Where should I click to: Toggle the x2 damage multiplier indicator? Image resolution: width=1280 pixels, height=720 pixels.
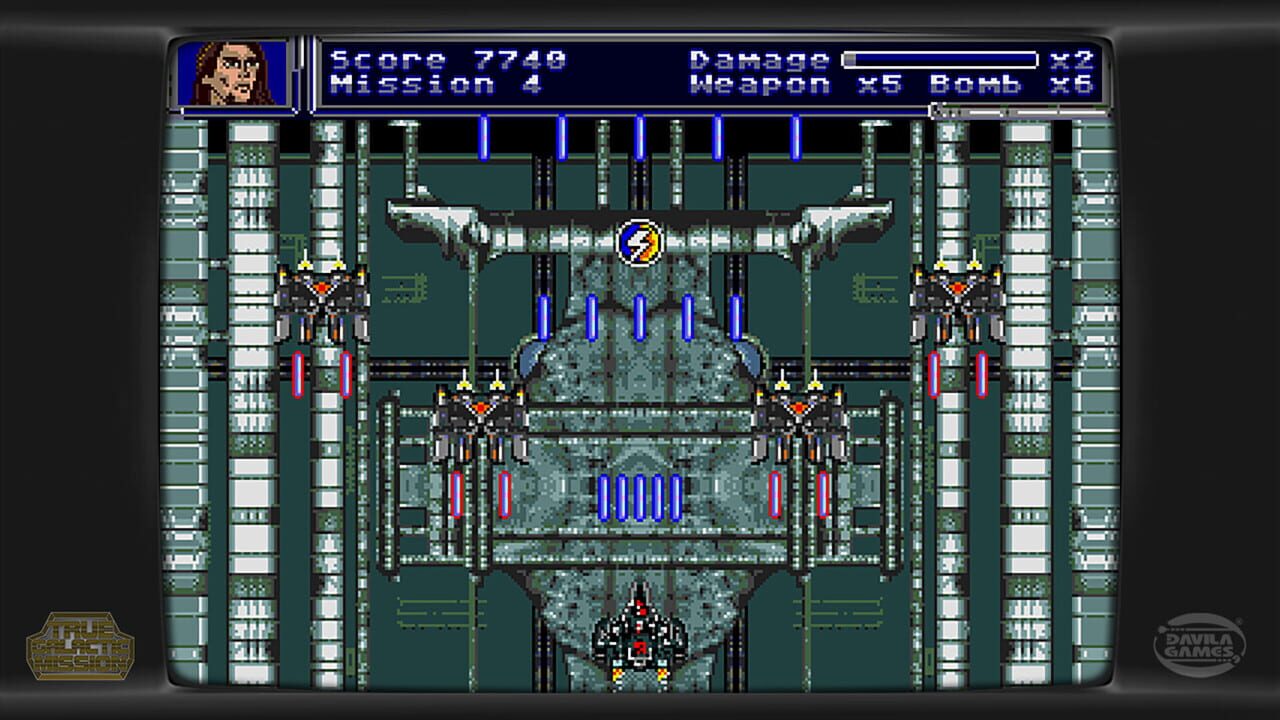[1069, 60]
